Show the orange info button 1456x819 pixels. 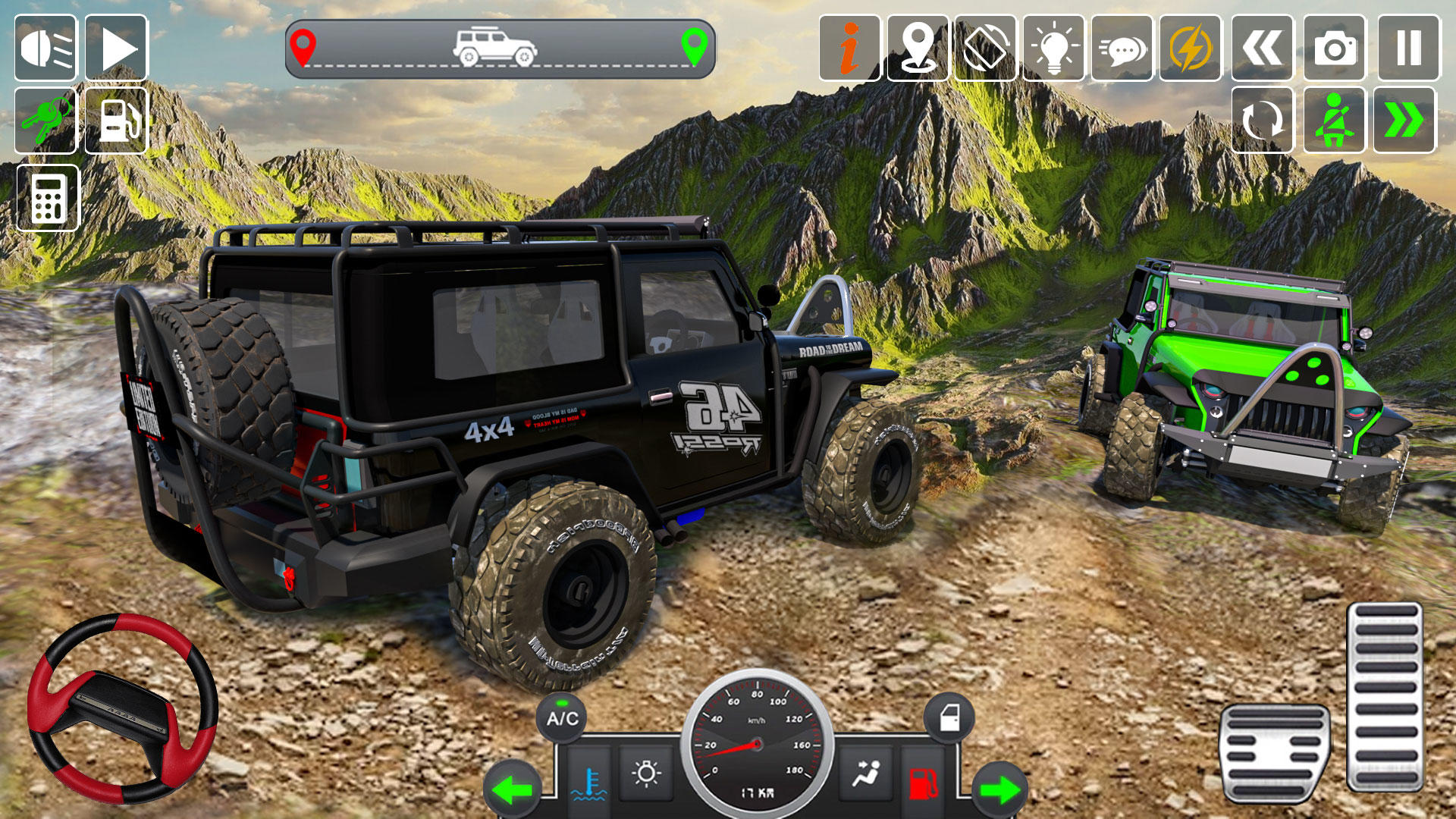[x=849, y=49]
